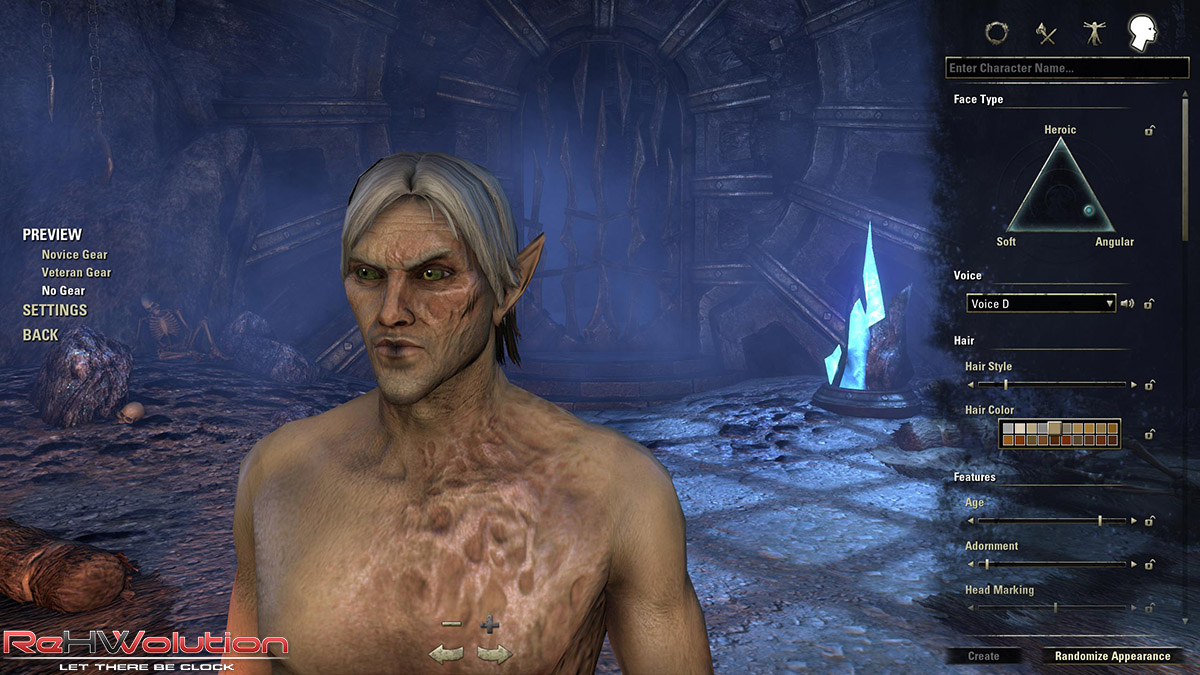1200x675 pixels.
Task: Randomize Appearance of the character
Action: click(1112, 656)
